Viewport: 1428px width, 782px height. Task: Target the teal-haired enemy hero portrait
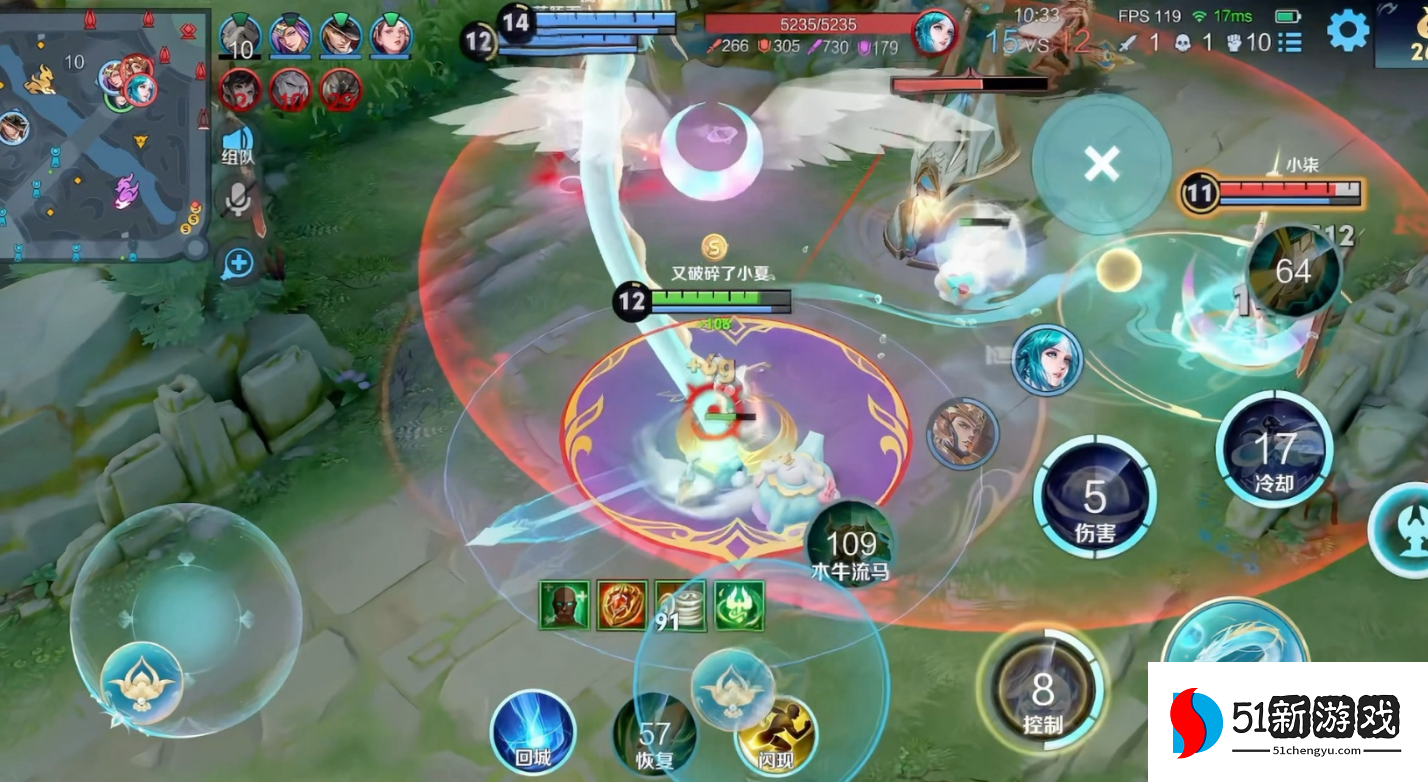click(x=1047, y=360)
